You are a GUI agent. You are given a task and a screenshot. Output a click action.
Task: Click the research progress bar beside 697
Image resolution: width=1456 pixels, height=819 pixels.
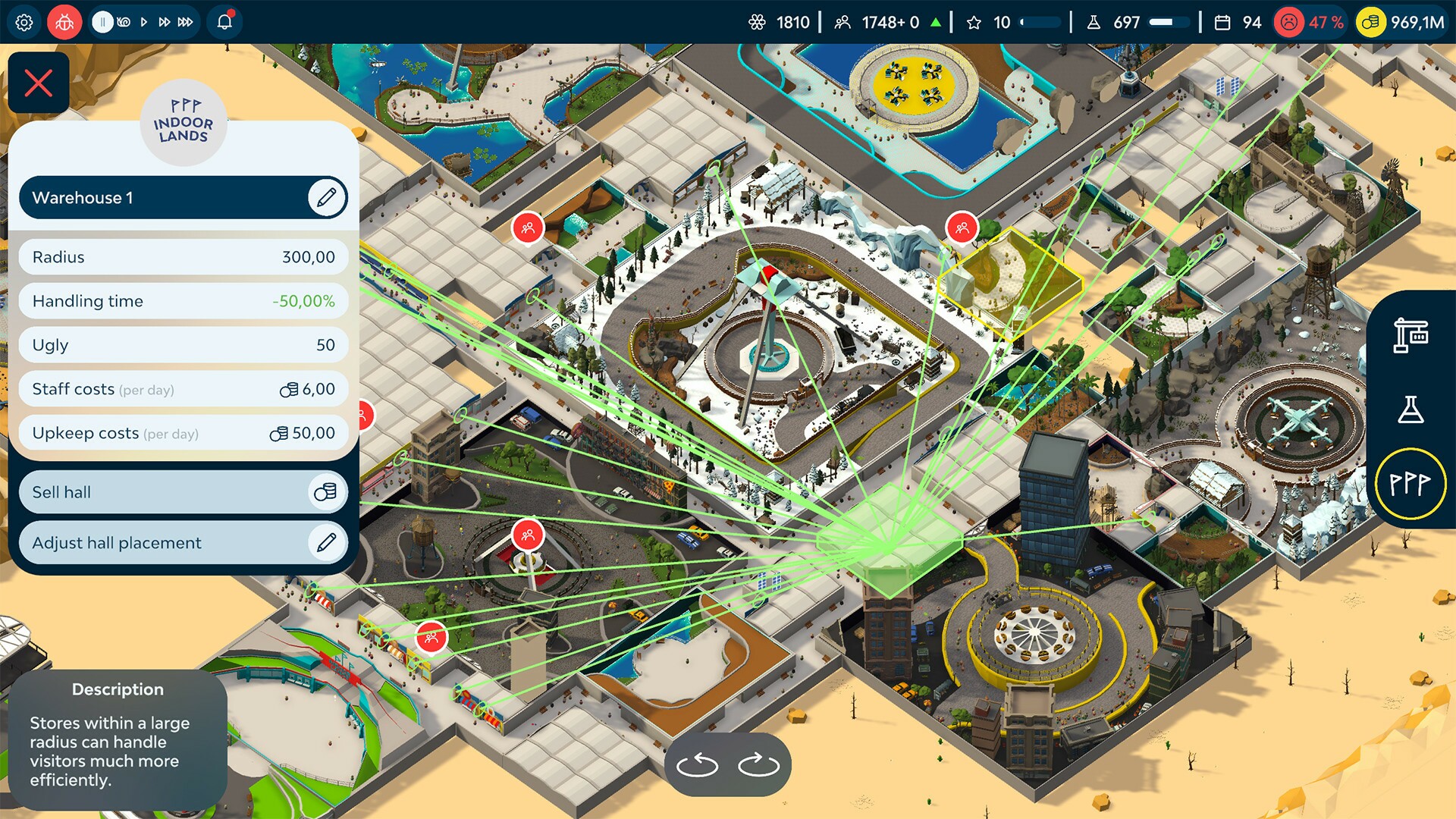[x=1168, y=22]
